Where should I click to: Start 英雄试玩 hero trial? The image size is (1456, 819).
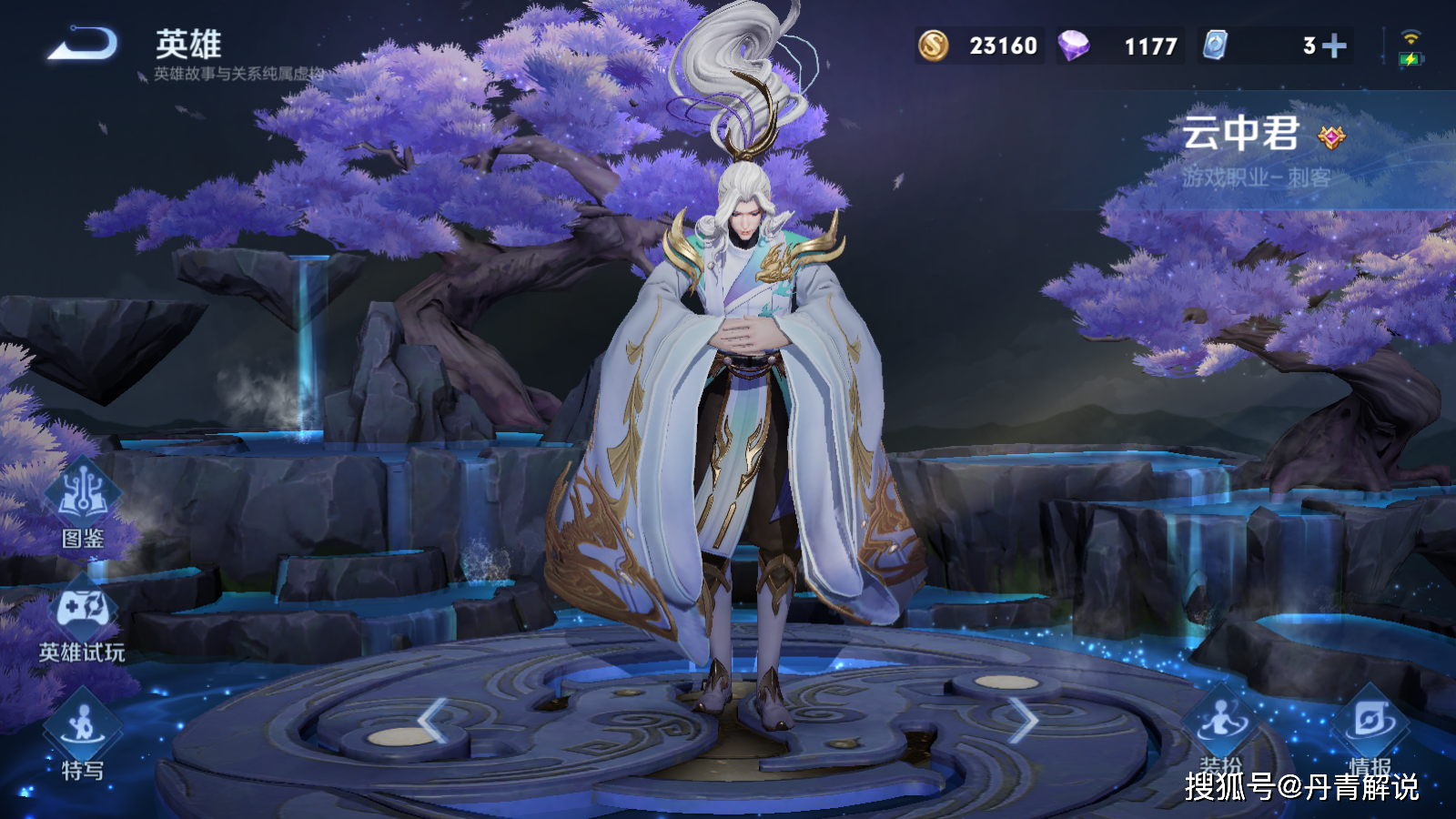[83, 619]
